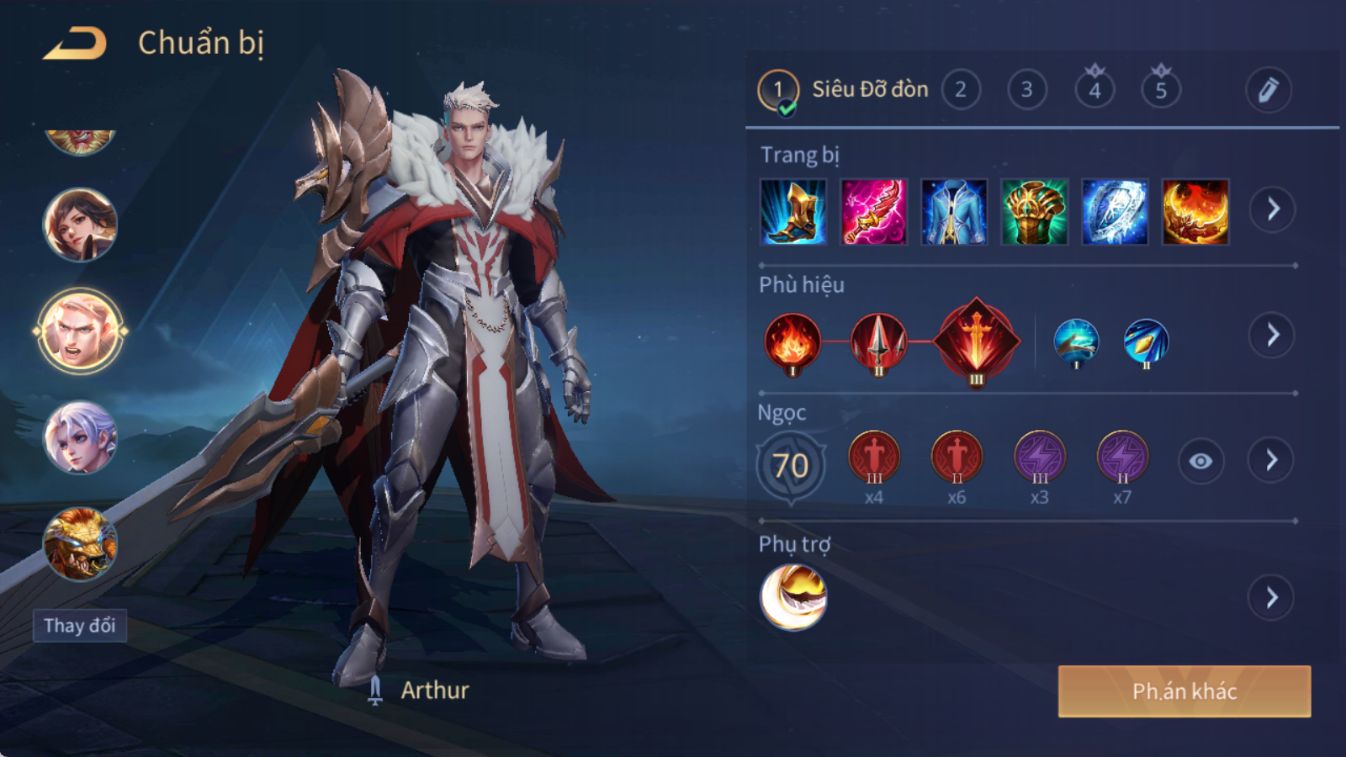Open the Ph.án khác button
The width and height of the screenshot is (1346, 757).
pos(1184,691)
